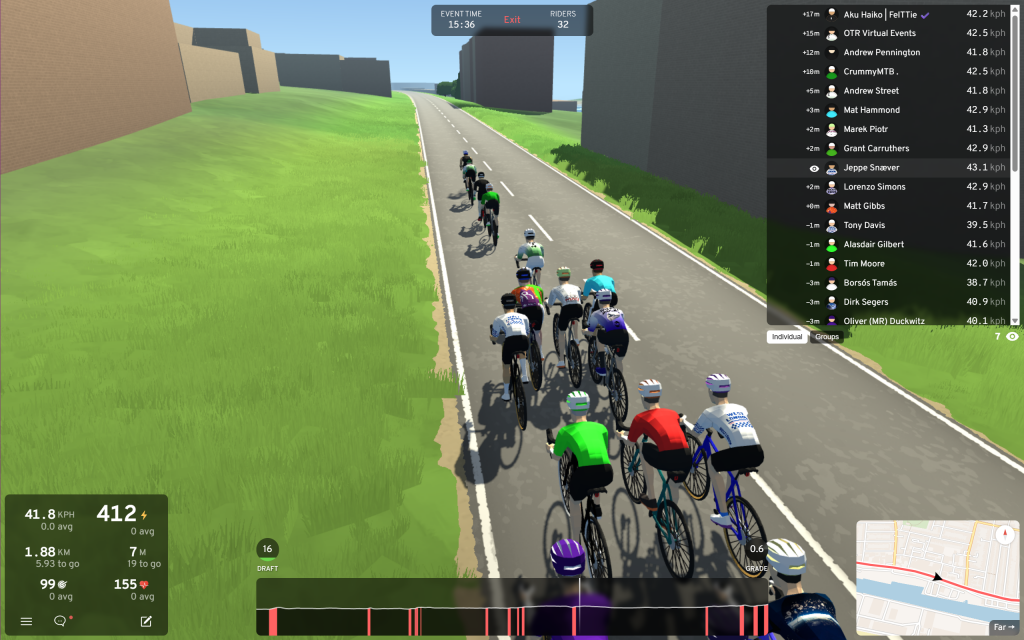Open the chat messages bubble
Screen dimensions: 1024x640
60,621
